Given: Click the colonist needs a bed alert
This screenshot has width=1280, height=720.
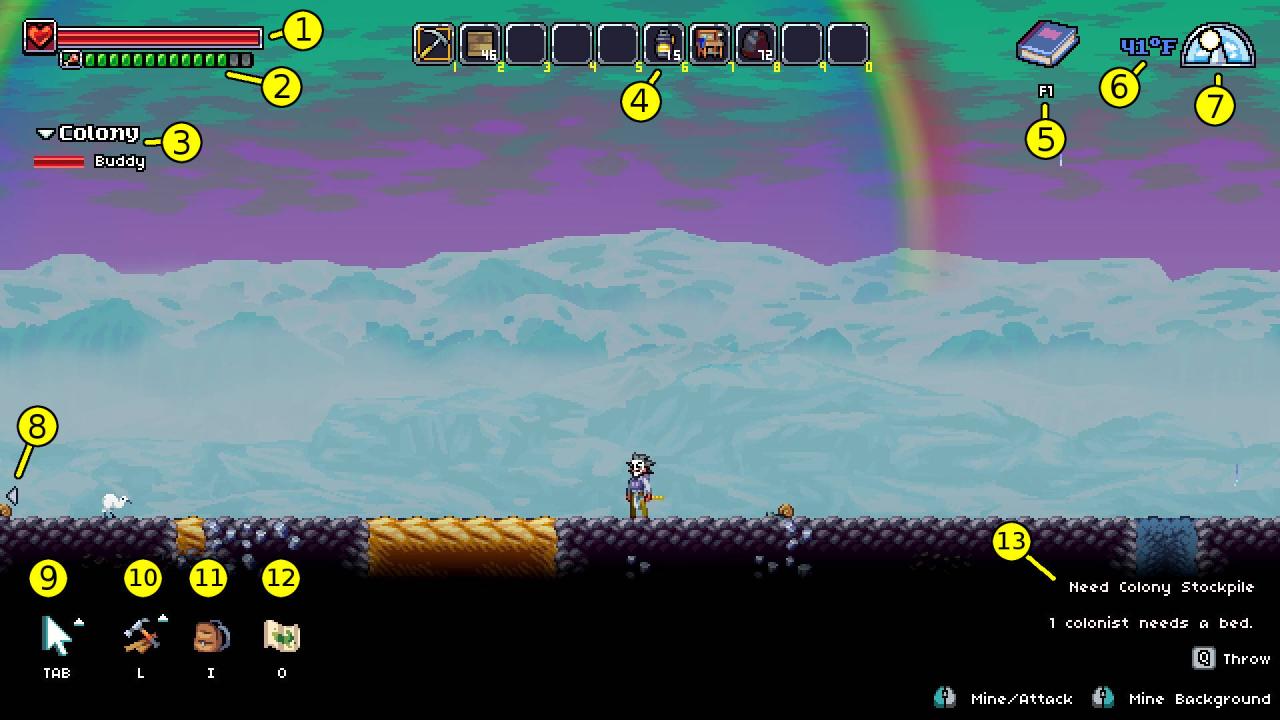Looking at the screenshot, I should 1150,623.
